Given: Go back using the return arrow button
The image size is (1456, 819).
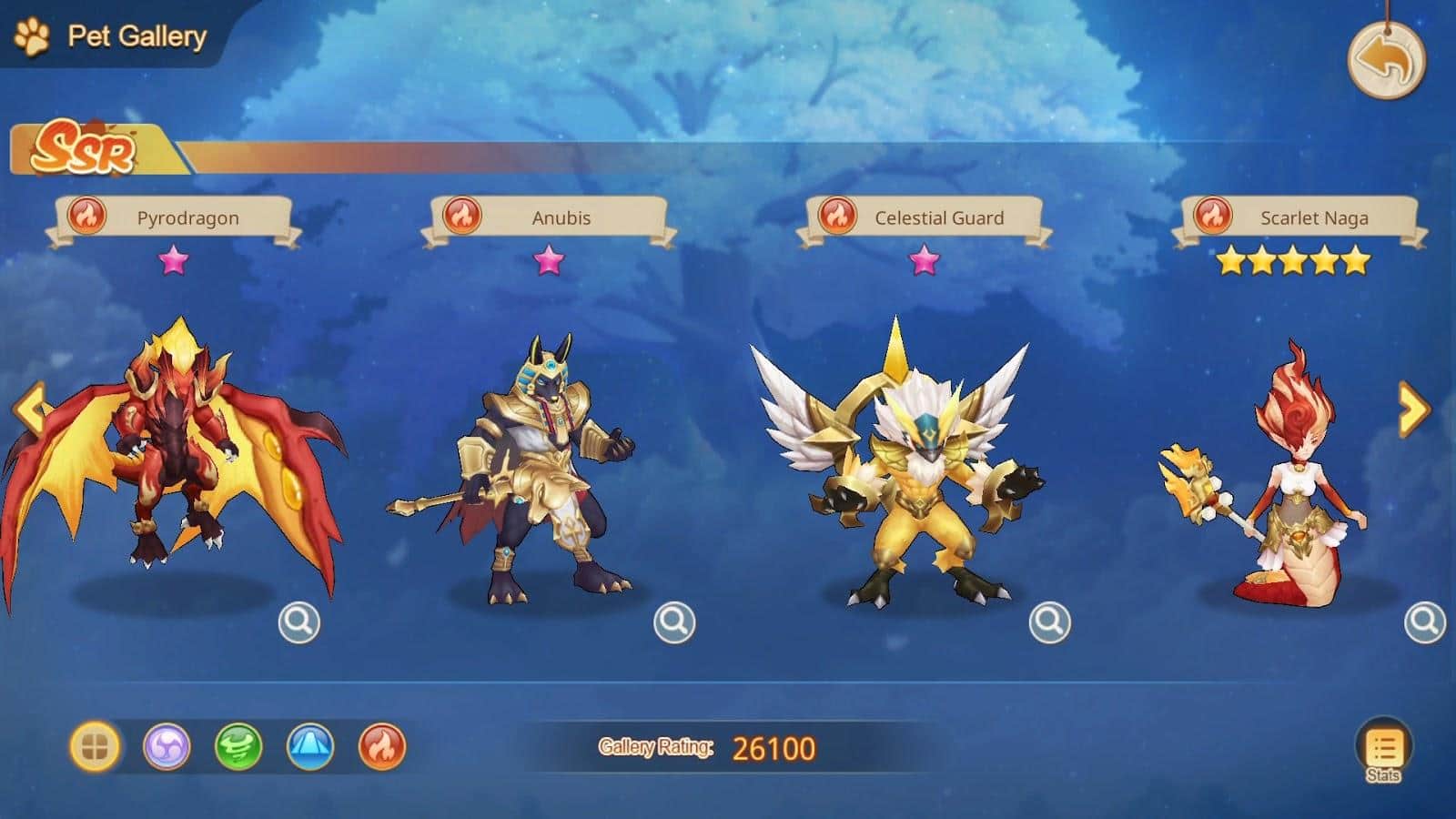Looking at the screenshot, I should click(x=1386, y=60).
